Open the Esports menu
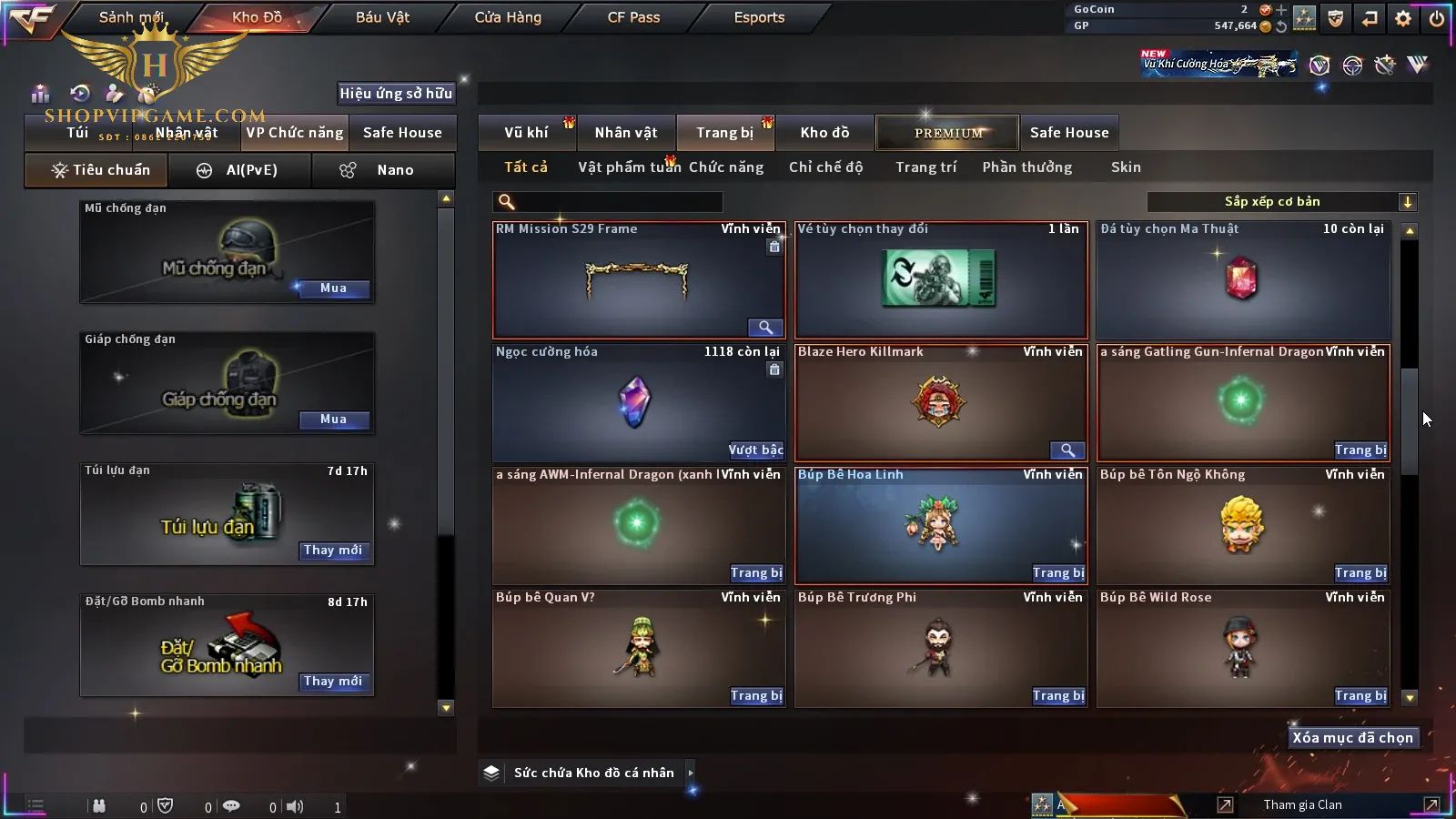The height and width of the screenshot is (819, 1456). [x=759, y=17]
